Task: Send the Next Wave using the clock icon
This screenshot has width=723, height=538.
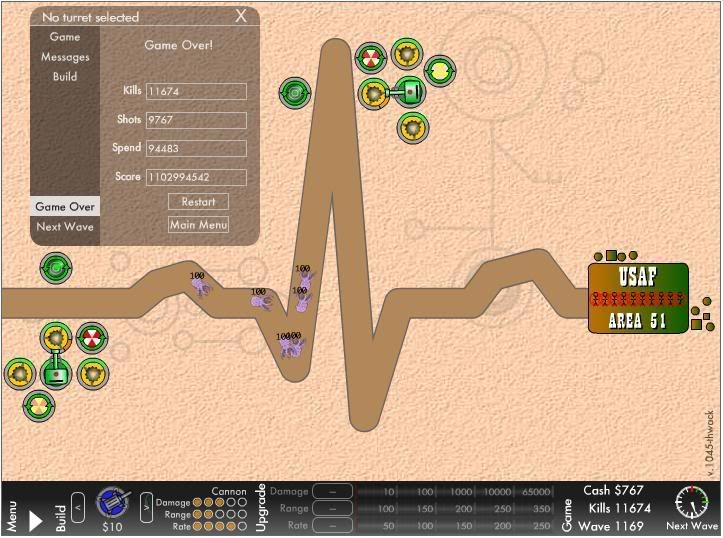Action: [x=691, y=502]
